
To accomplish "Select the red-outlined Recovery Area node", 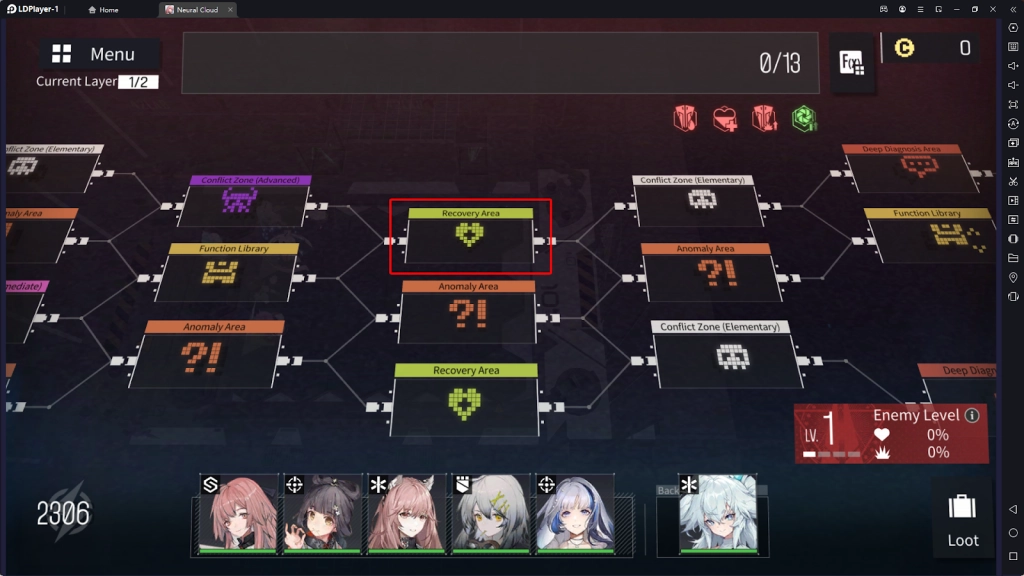I will pos(470,236).
